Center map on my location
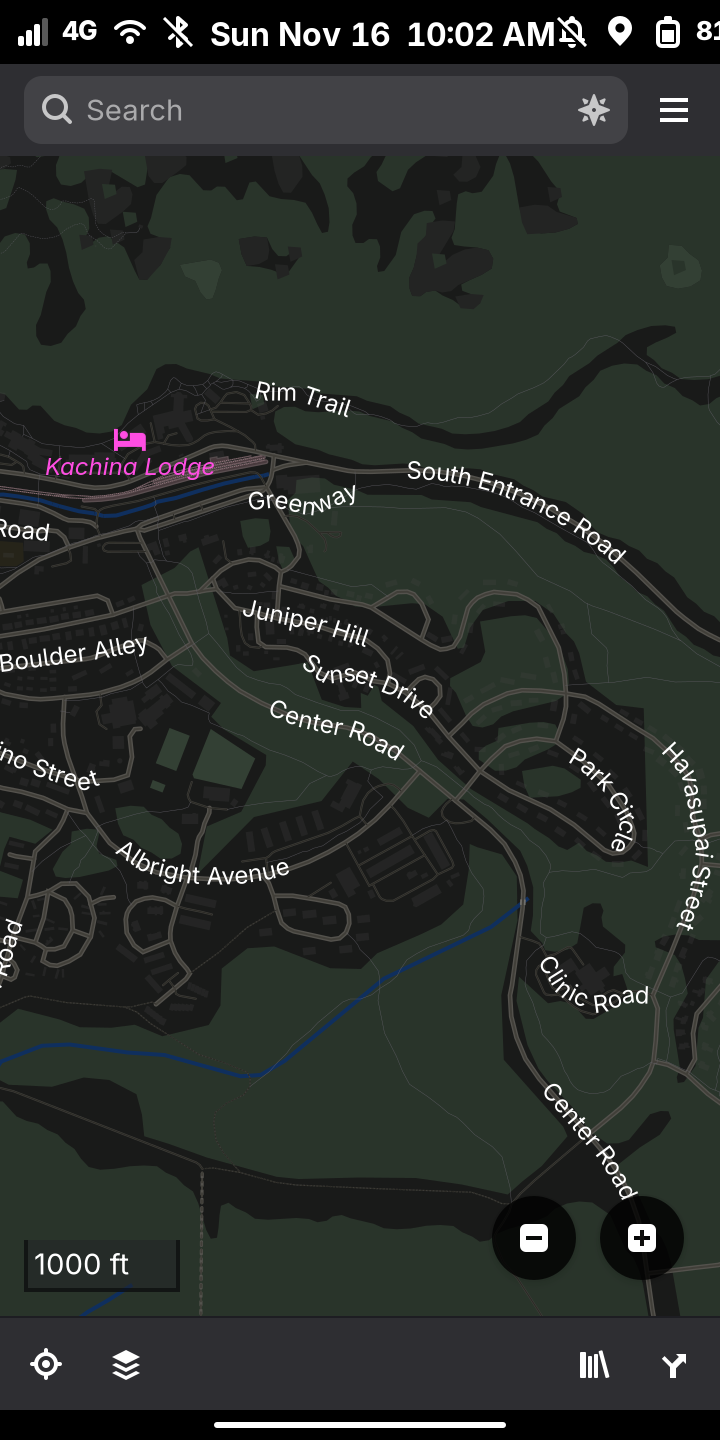 tap(46, 1364)
